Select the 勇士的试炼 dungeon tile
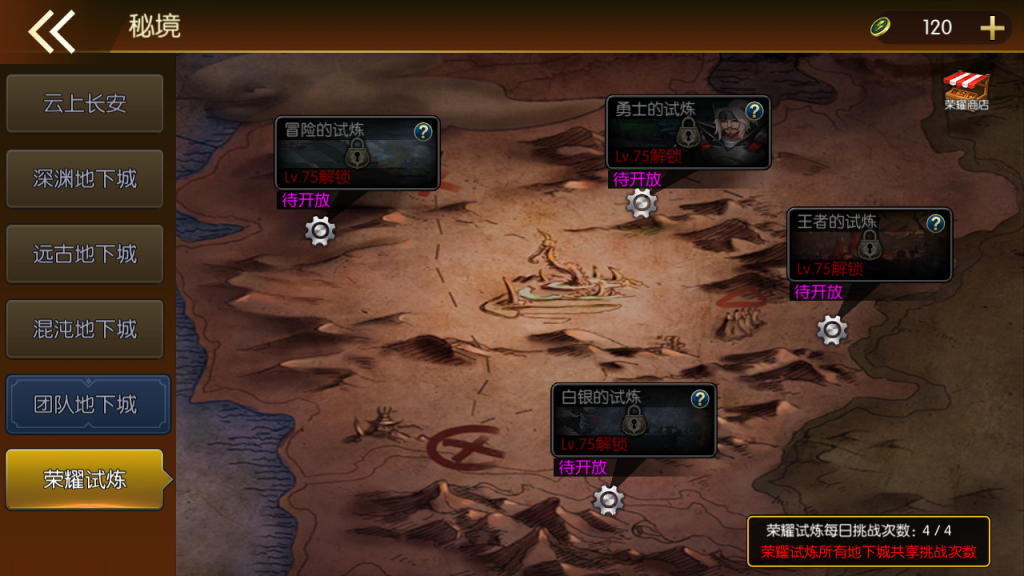 [688, 132]
